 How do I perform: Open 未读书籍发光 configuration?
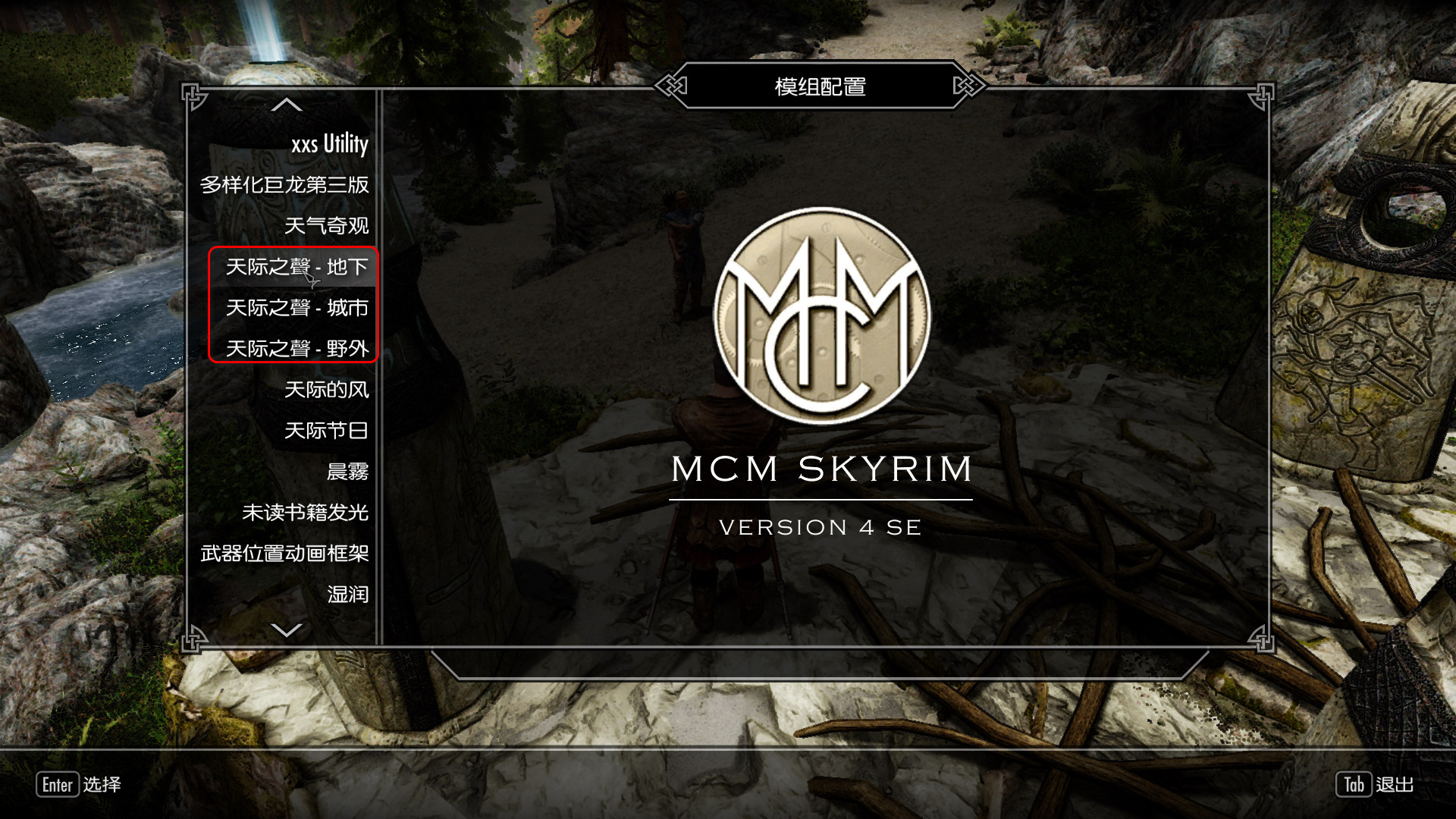[305, 513]
